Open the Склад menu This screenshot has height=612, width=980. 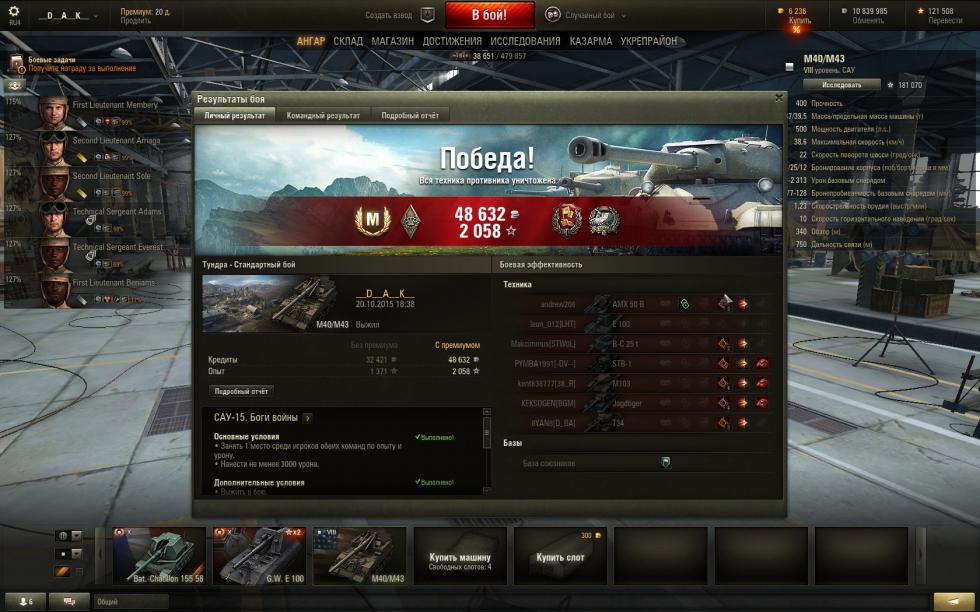pos(348,41)
